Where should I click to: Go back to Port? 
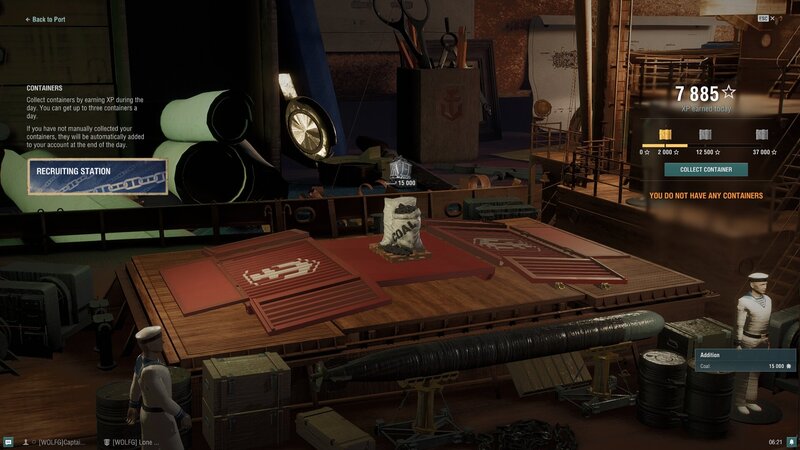click(x=46, y=19)
